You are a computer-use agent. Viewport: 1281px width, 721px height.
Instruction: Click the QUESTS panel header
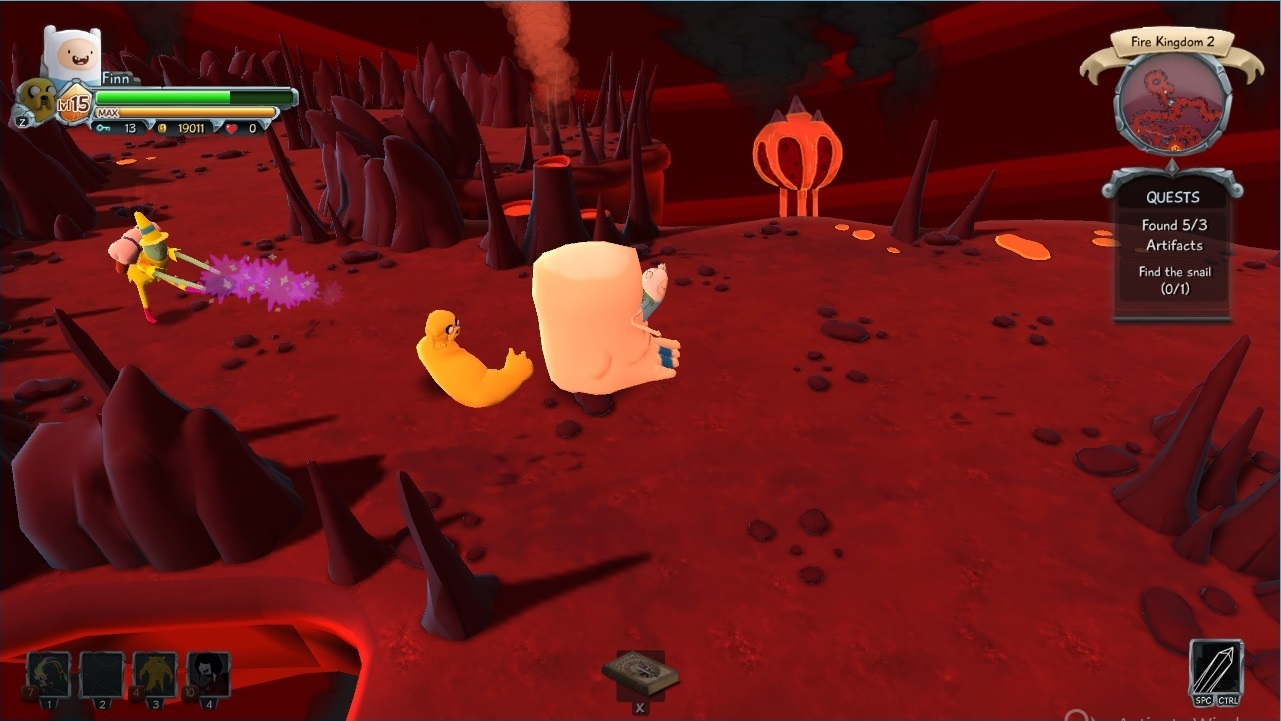click(x=1171, y=197)
